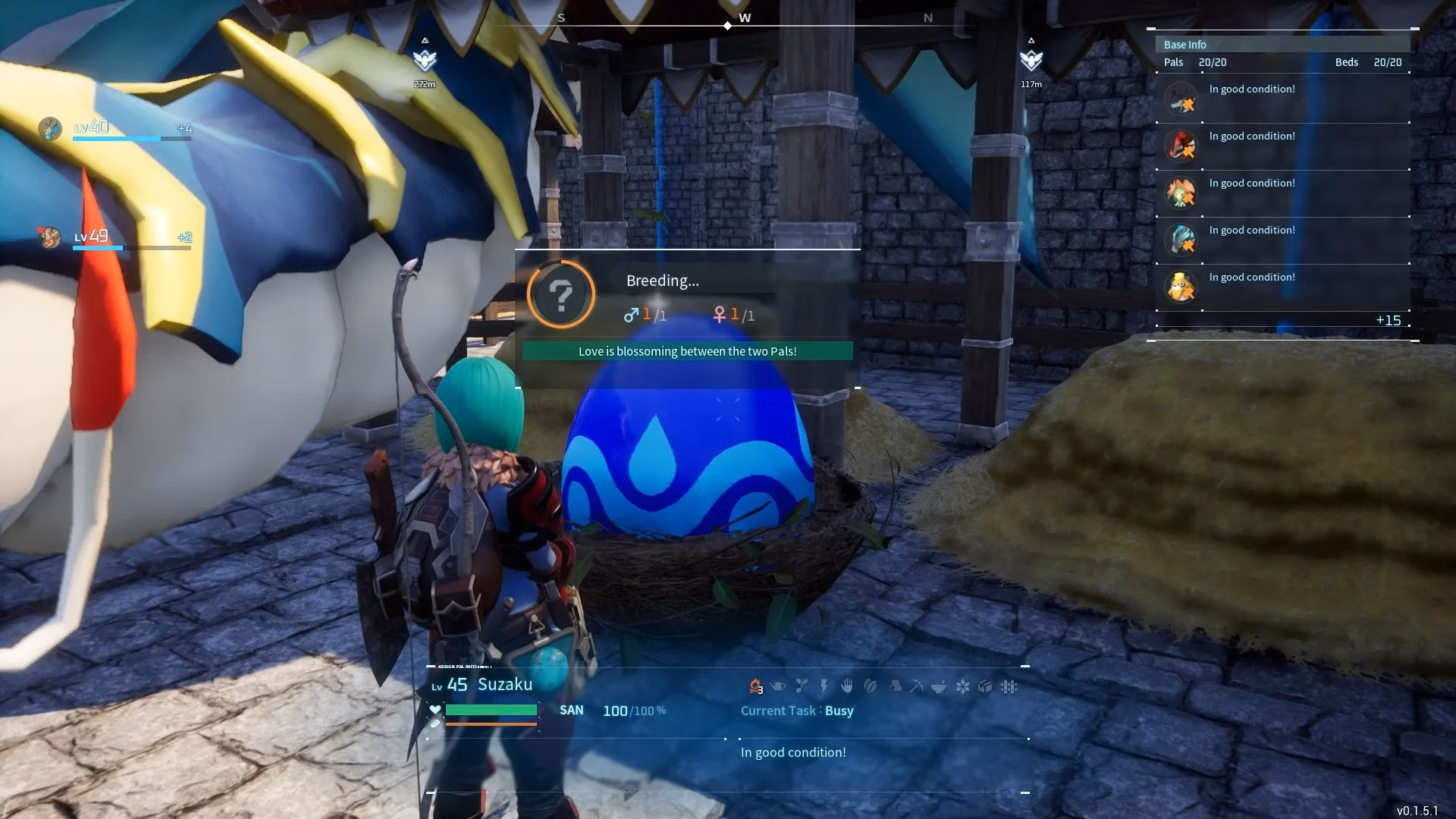Image resolution: width=1456 pixels, height=819 pixels.
Task: Click the female symbol in the Breeding panel
Action: tap(719, 315)
